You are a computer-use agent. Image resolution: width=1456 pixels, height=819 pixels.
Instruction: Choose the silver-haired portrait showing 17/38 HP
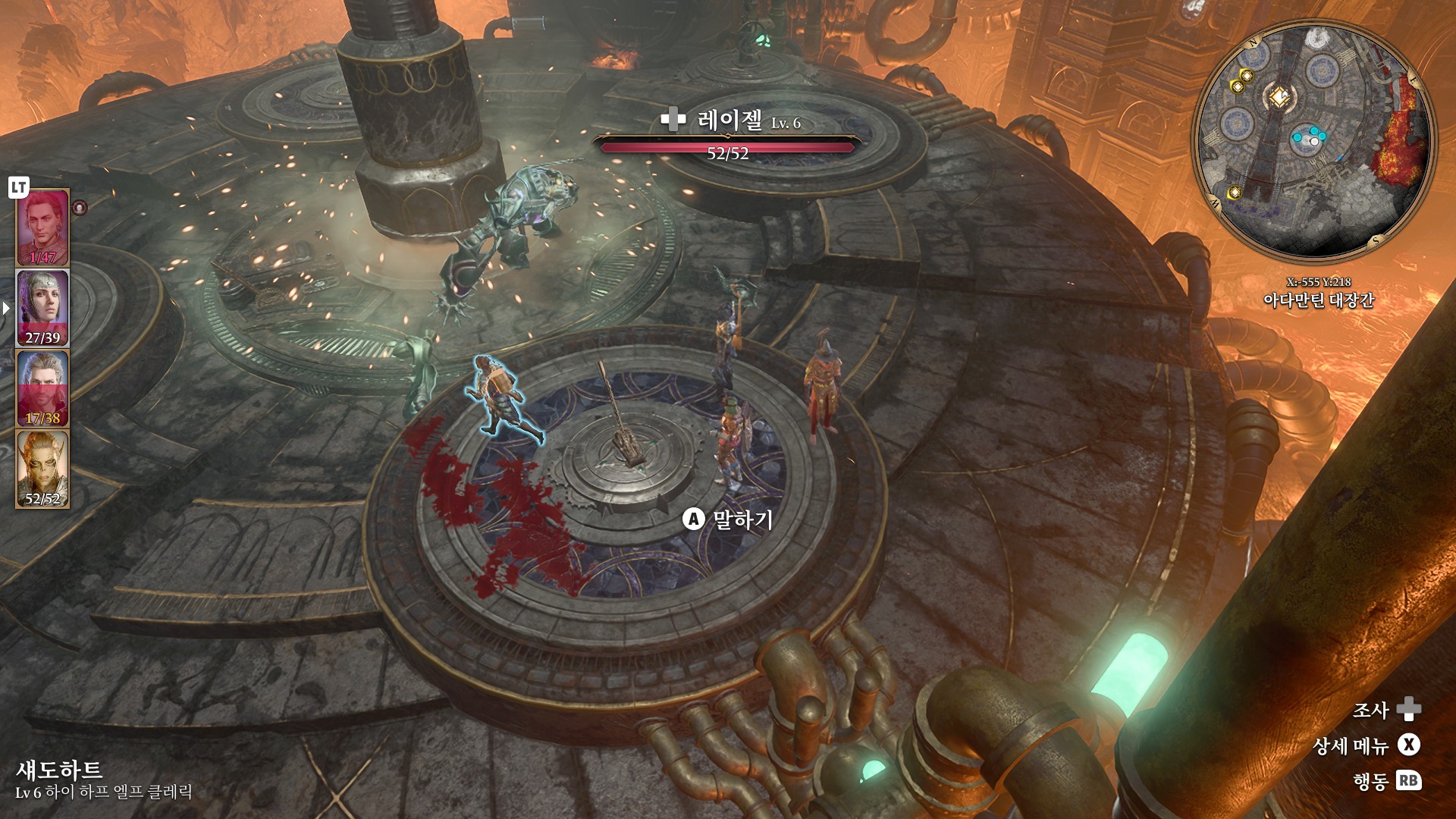tap(42, 388)
